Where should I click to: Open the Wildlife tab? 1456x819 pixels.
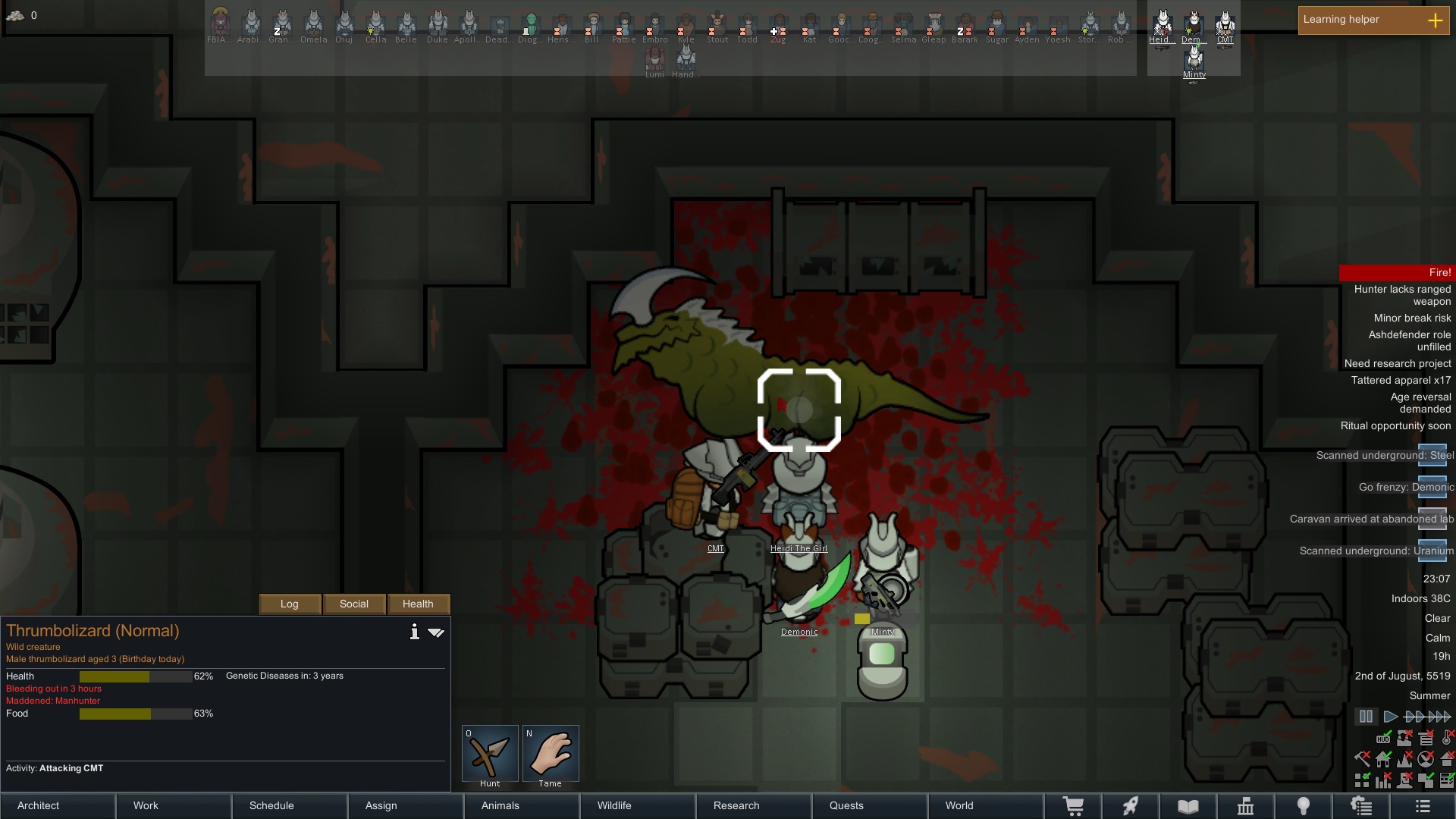638,805
